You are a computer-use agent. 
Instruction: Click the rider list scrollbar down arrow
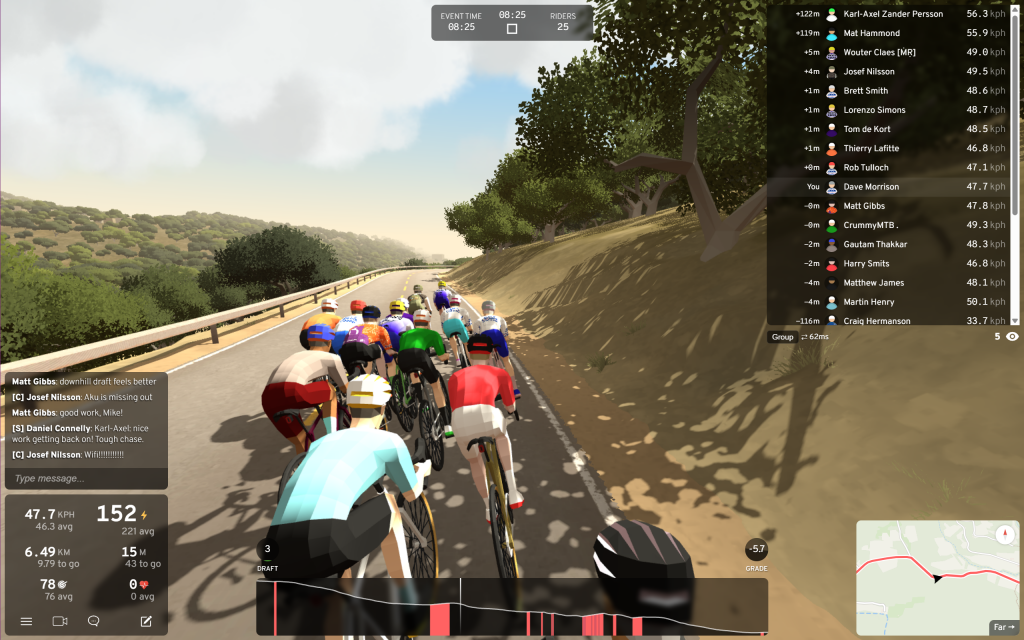[1015, 321]
